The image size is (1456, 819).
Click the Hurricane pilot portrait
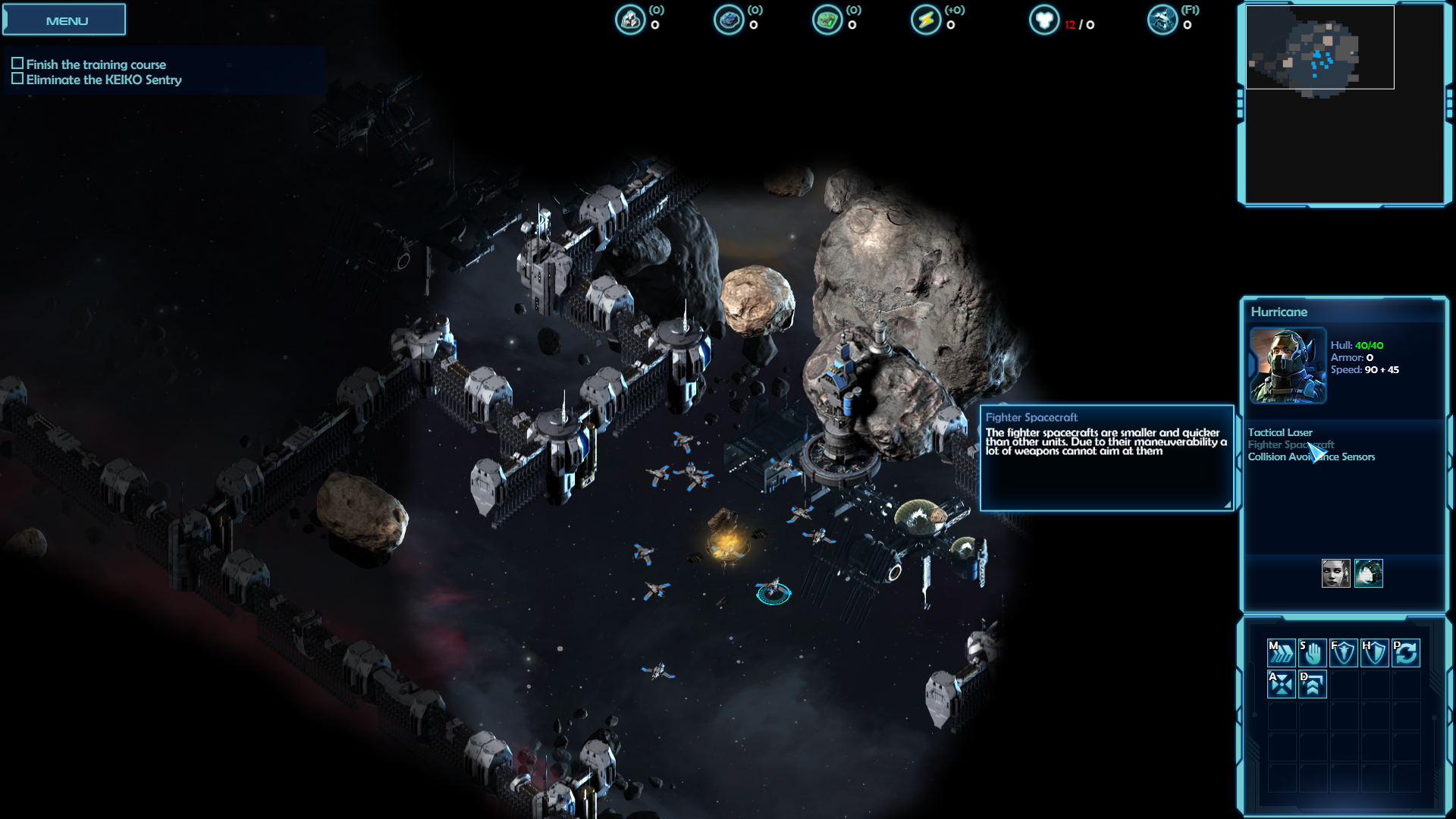[1288, 366]
